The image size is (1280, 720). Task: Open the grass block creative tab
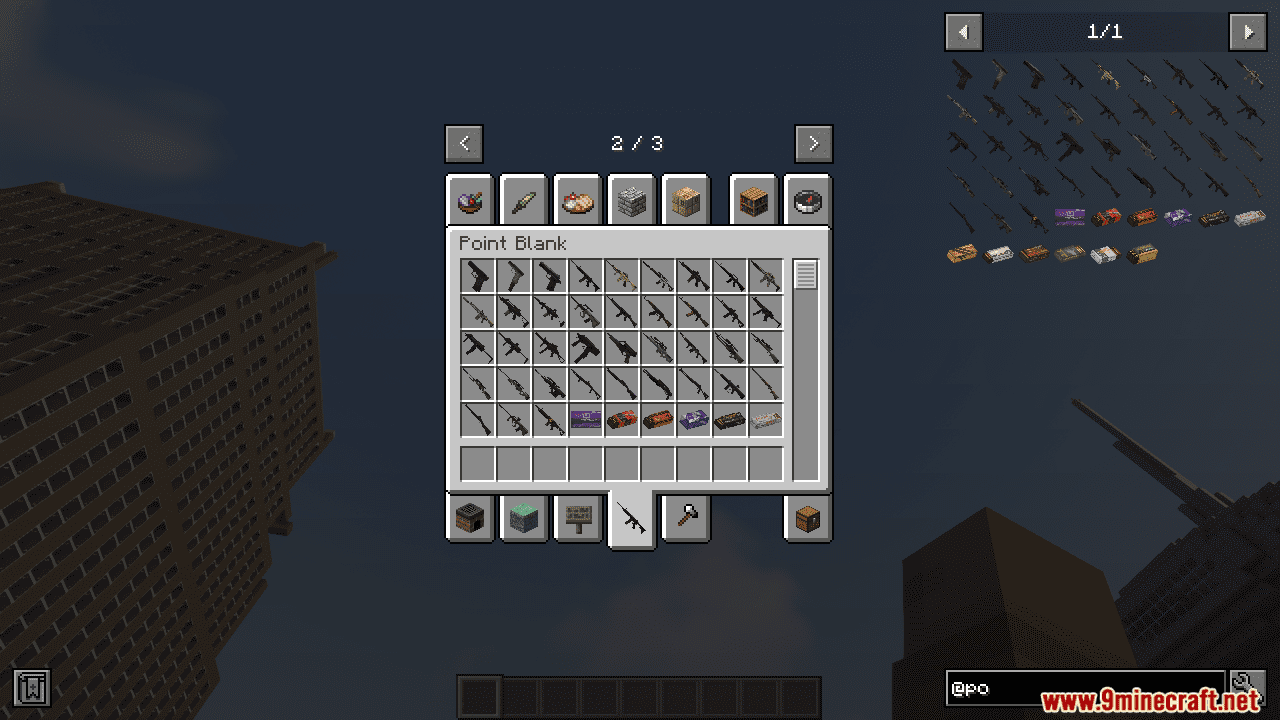click(x=524, y=518)
